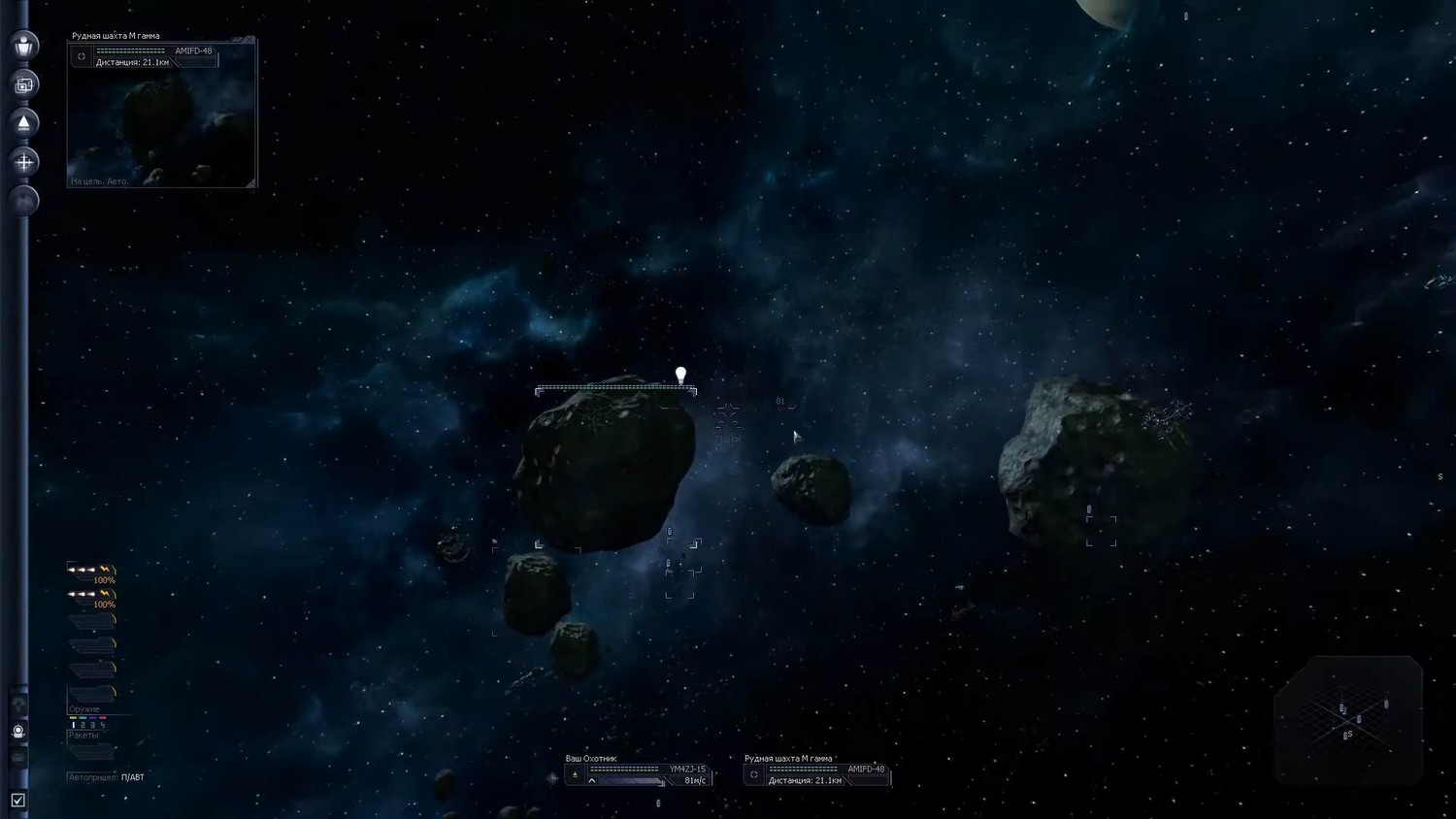Open the pilot/personal sidebar menu
The image size is (1456, 819).
[x=24, y=46]
